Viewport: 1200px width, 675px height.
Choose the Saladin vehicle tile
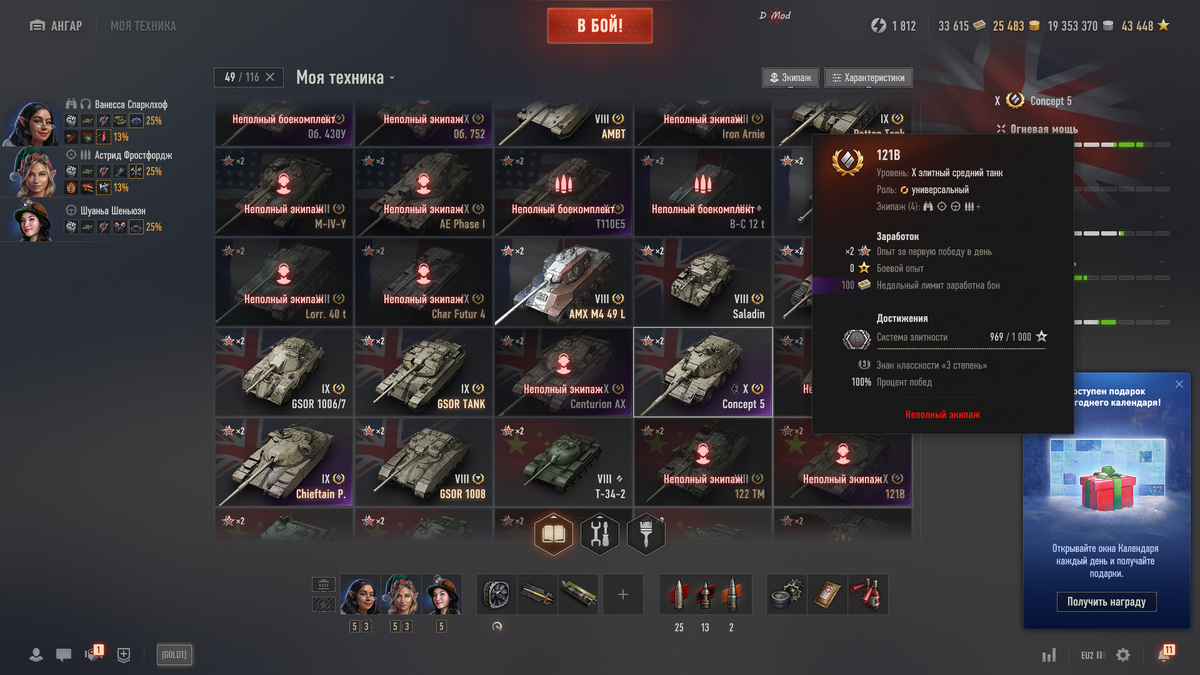[703, 282]
